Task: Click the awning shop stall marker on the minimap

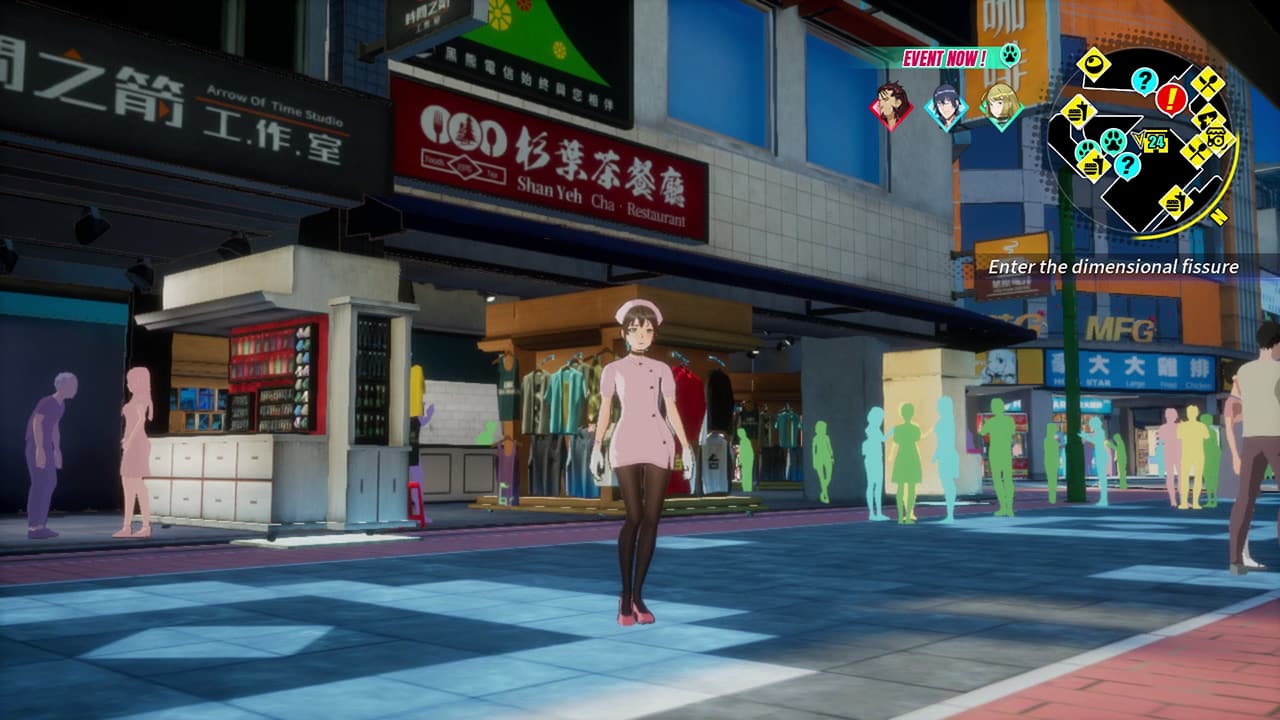Action: point(1217,138)
